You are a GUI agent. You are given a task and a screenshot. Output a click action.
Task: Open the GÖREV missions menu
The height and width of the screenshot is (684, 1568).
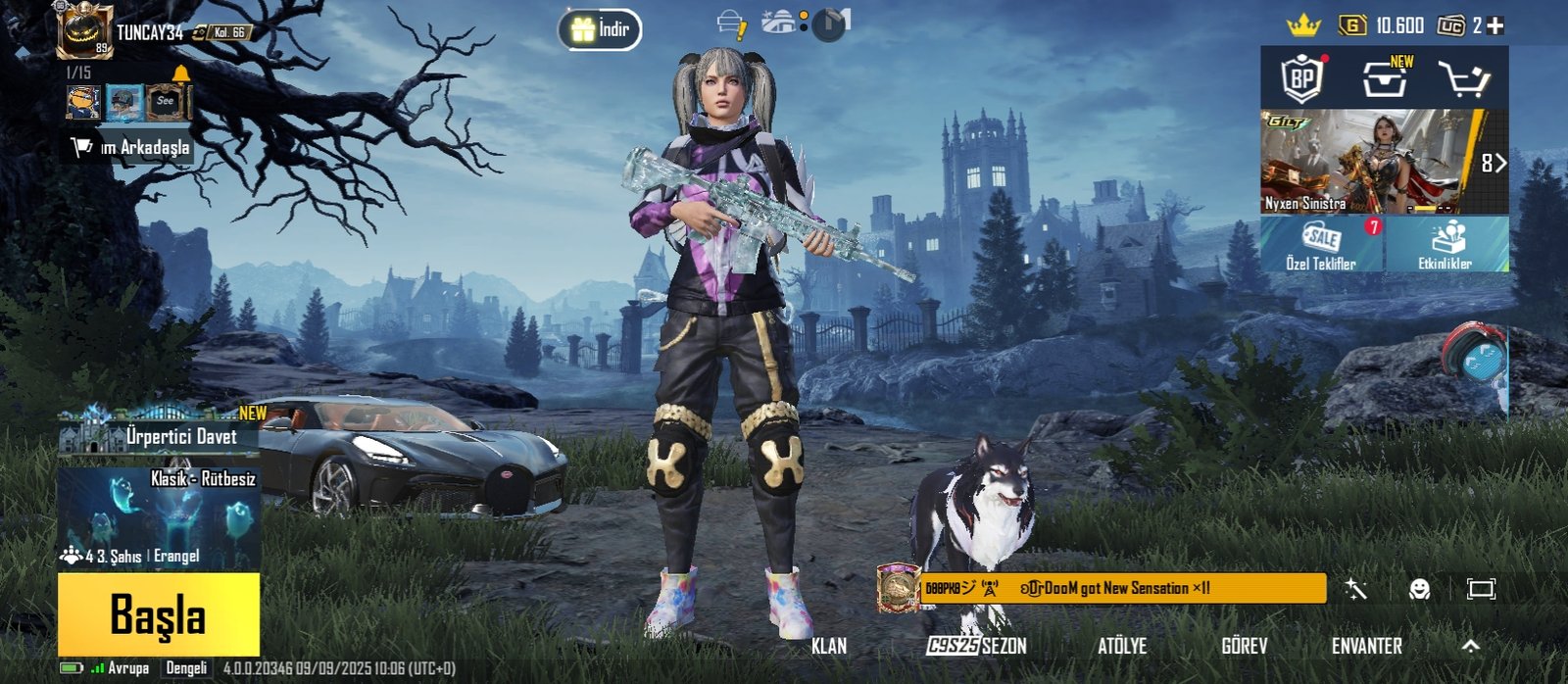click(x=1244, y=646)
